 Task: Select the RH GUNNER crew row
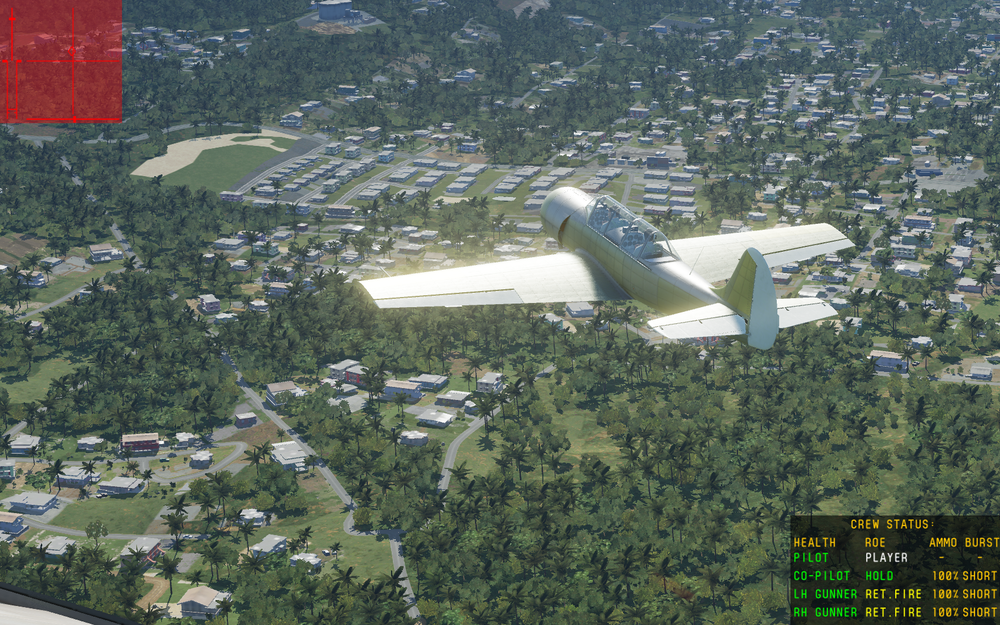pyautogui.click(x=894, y=612)
